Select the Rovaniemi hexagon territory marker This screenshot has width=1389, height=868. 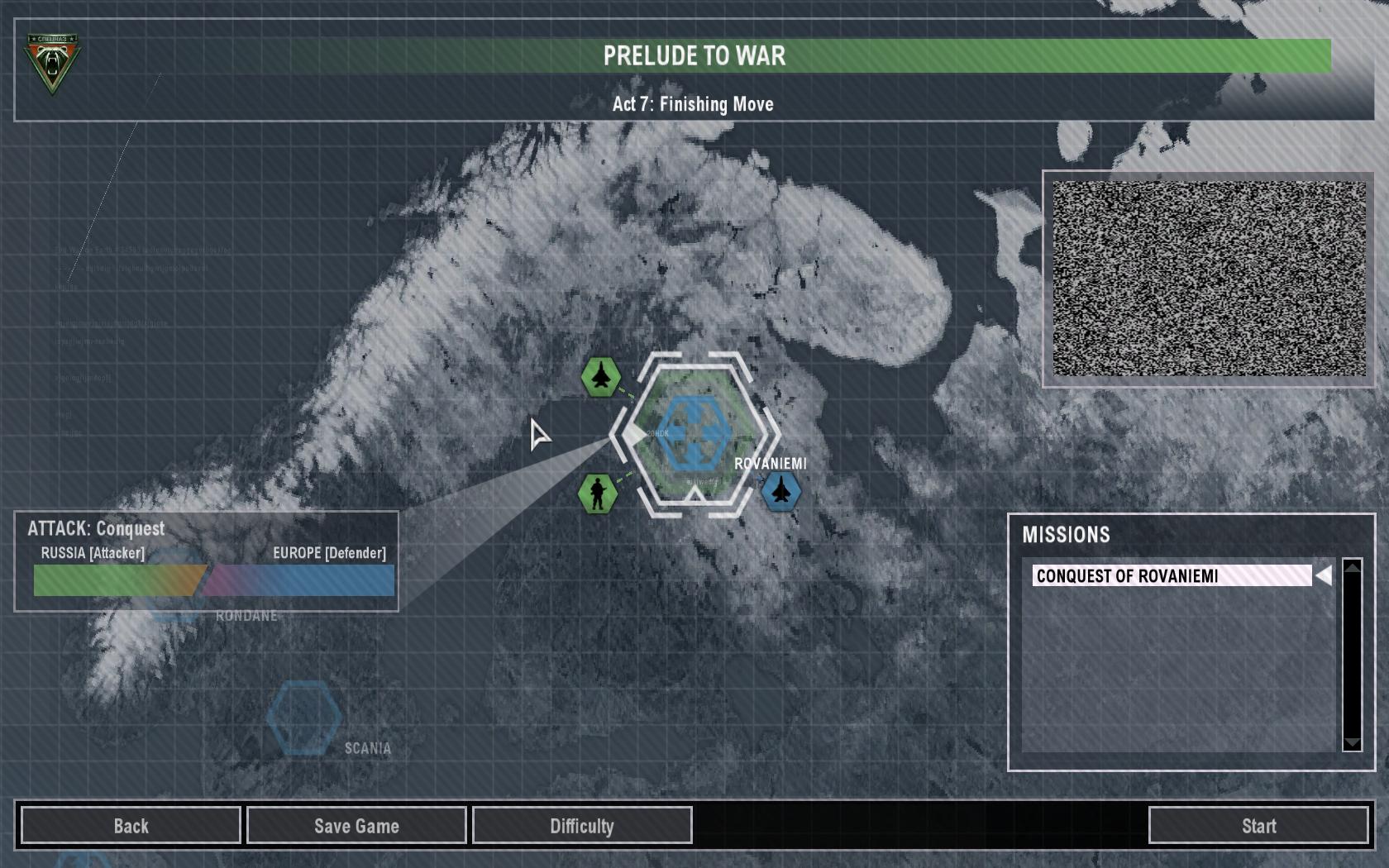[694, 433]
